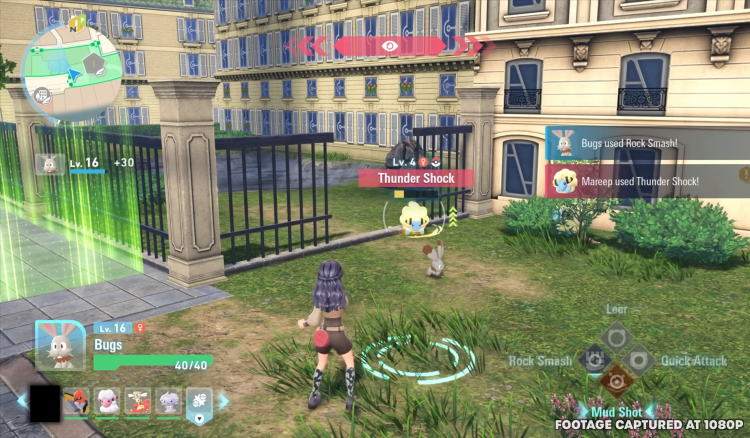This screenshot has width=750, height=438.
Task: Select the Thunder Shock target label
Action: (x=416, y=178)
